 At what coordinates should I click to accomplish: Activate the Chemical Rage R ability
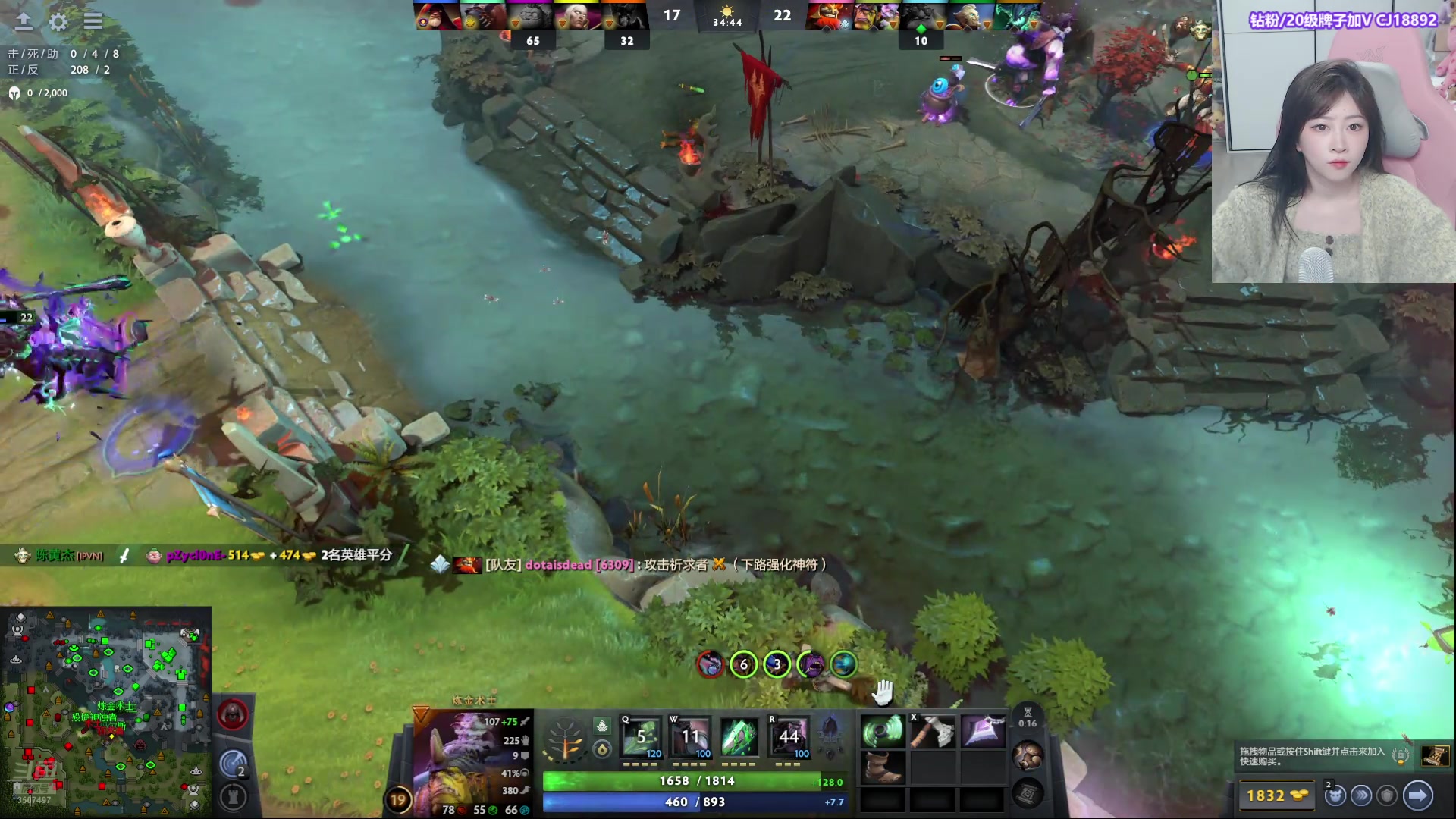(789, 736)
